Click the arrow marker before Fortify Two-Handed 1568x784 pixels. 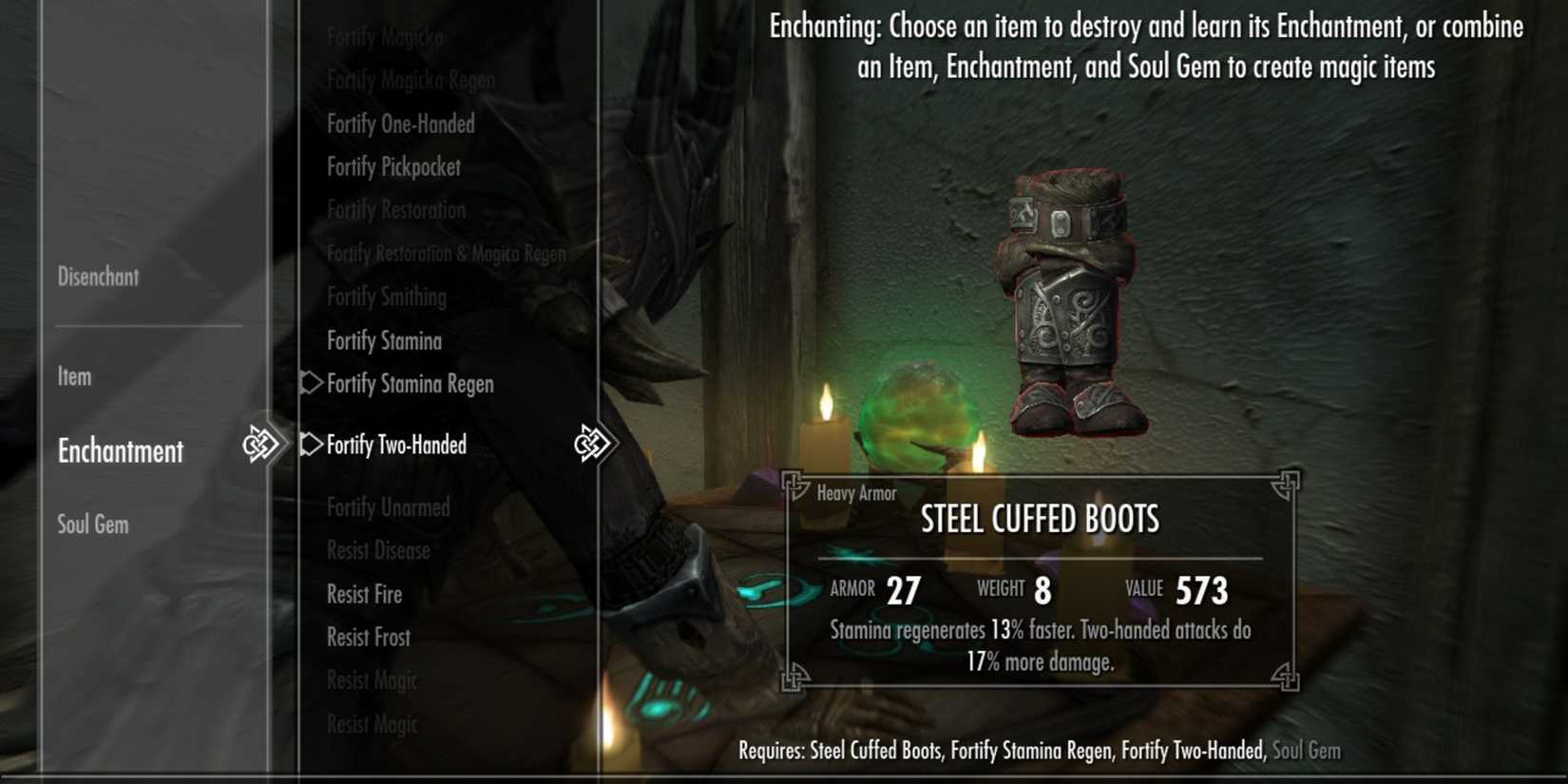(x=310, y=444)
